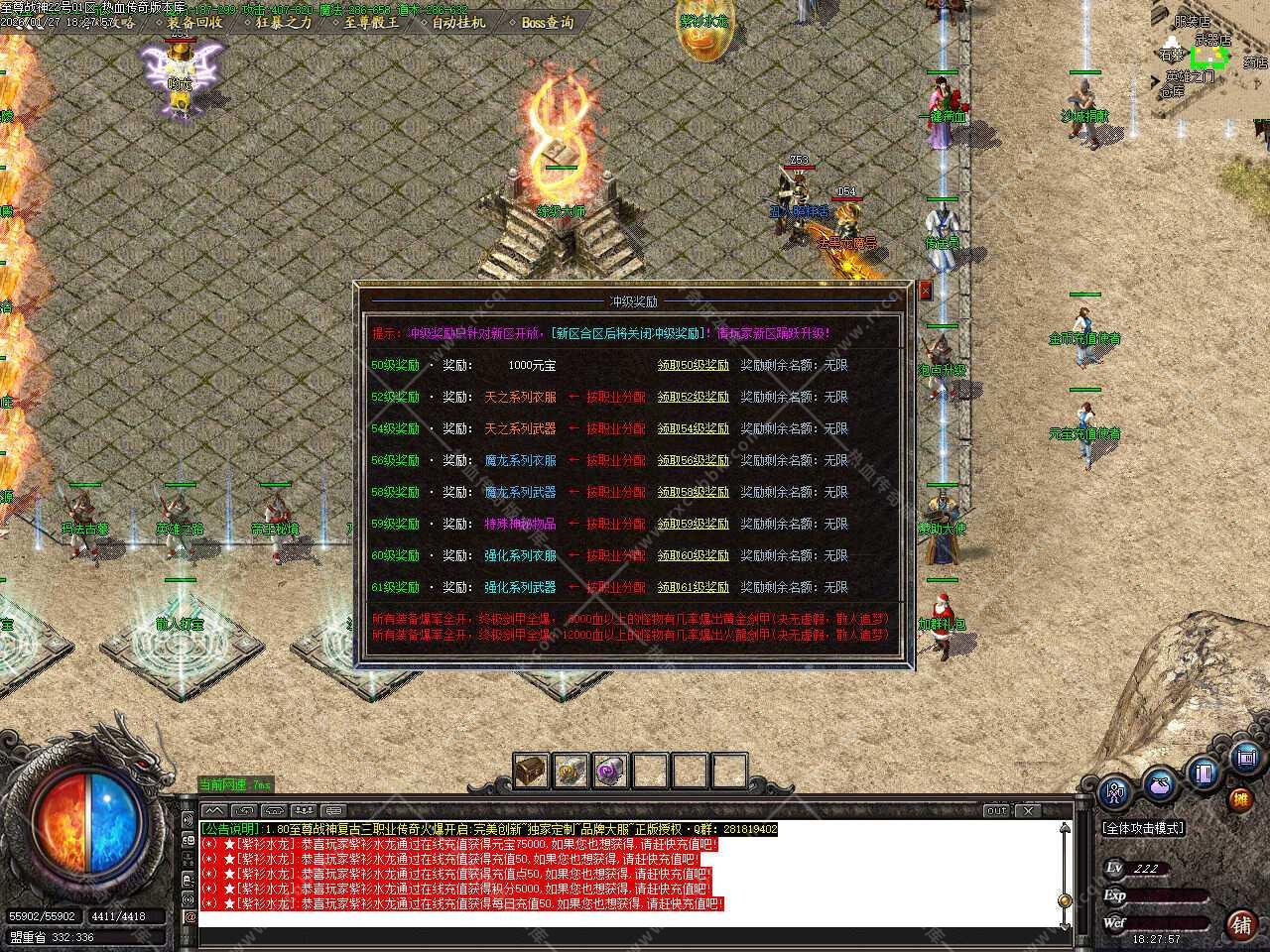Image resolution: width=1270 pixels, height=952 pixels.
Task: Open the round 铺 shop button
Action: pos(1240,924)
